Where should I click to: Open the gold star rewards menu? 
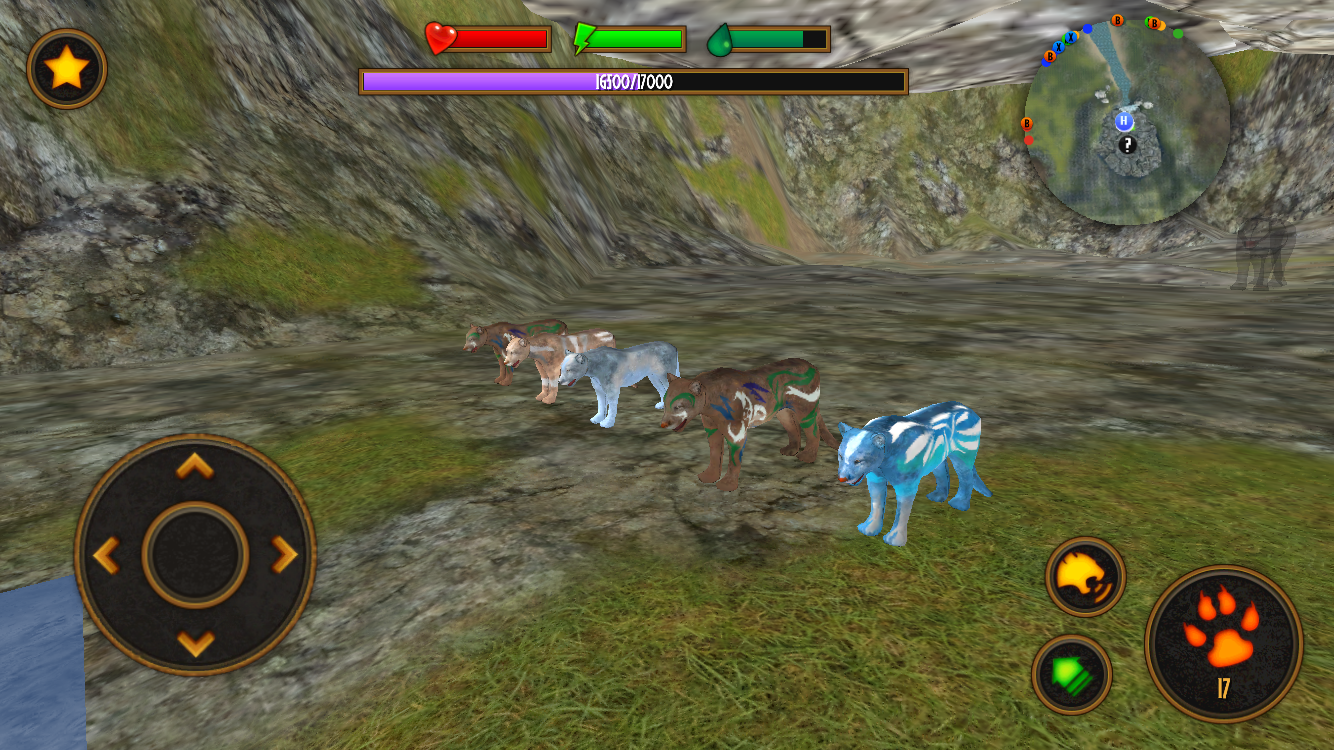coord(66,69)
